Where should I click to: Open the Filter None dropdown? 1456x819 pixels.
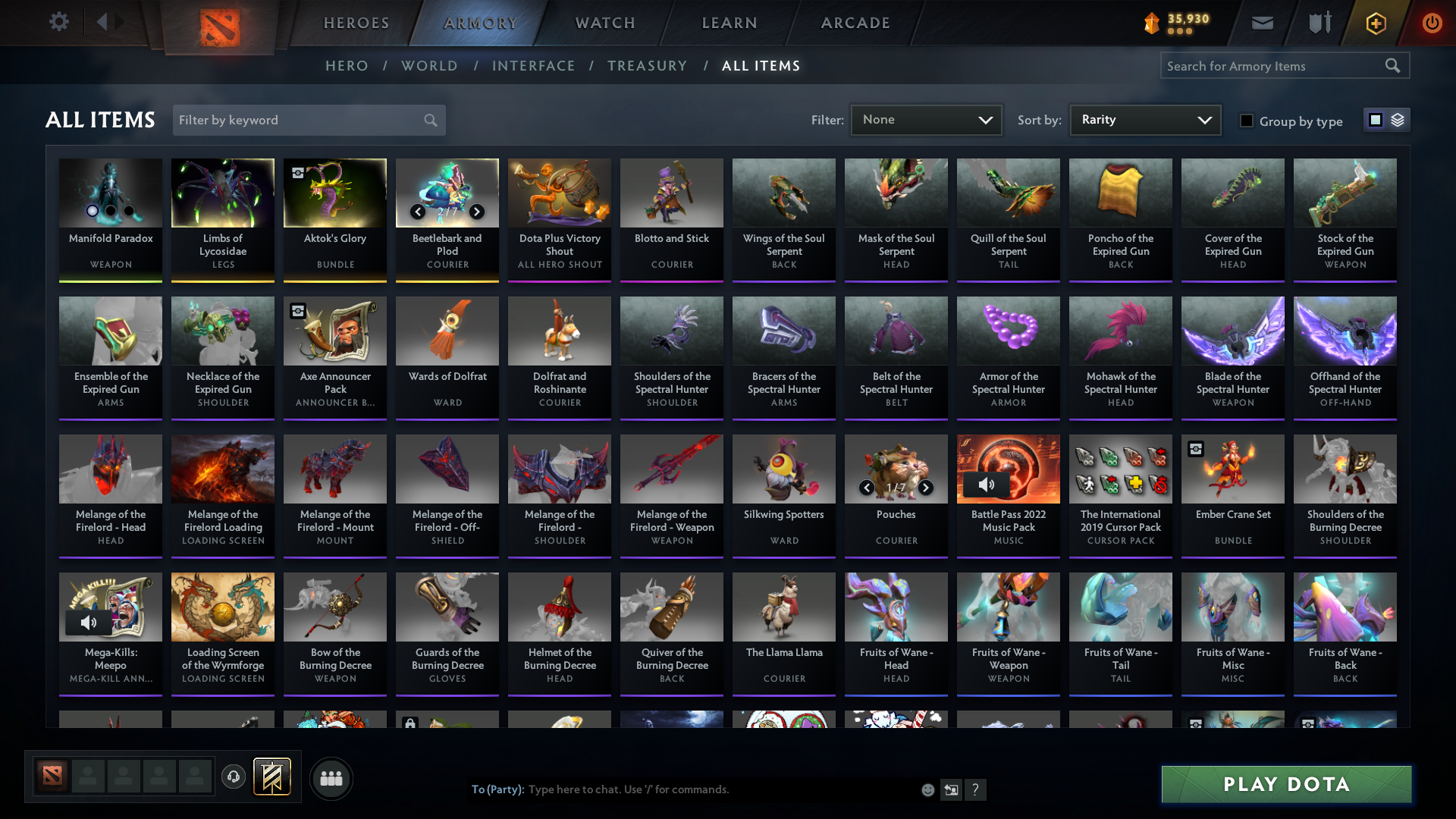pos(926,119)
